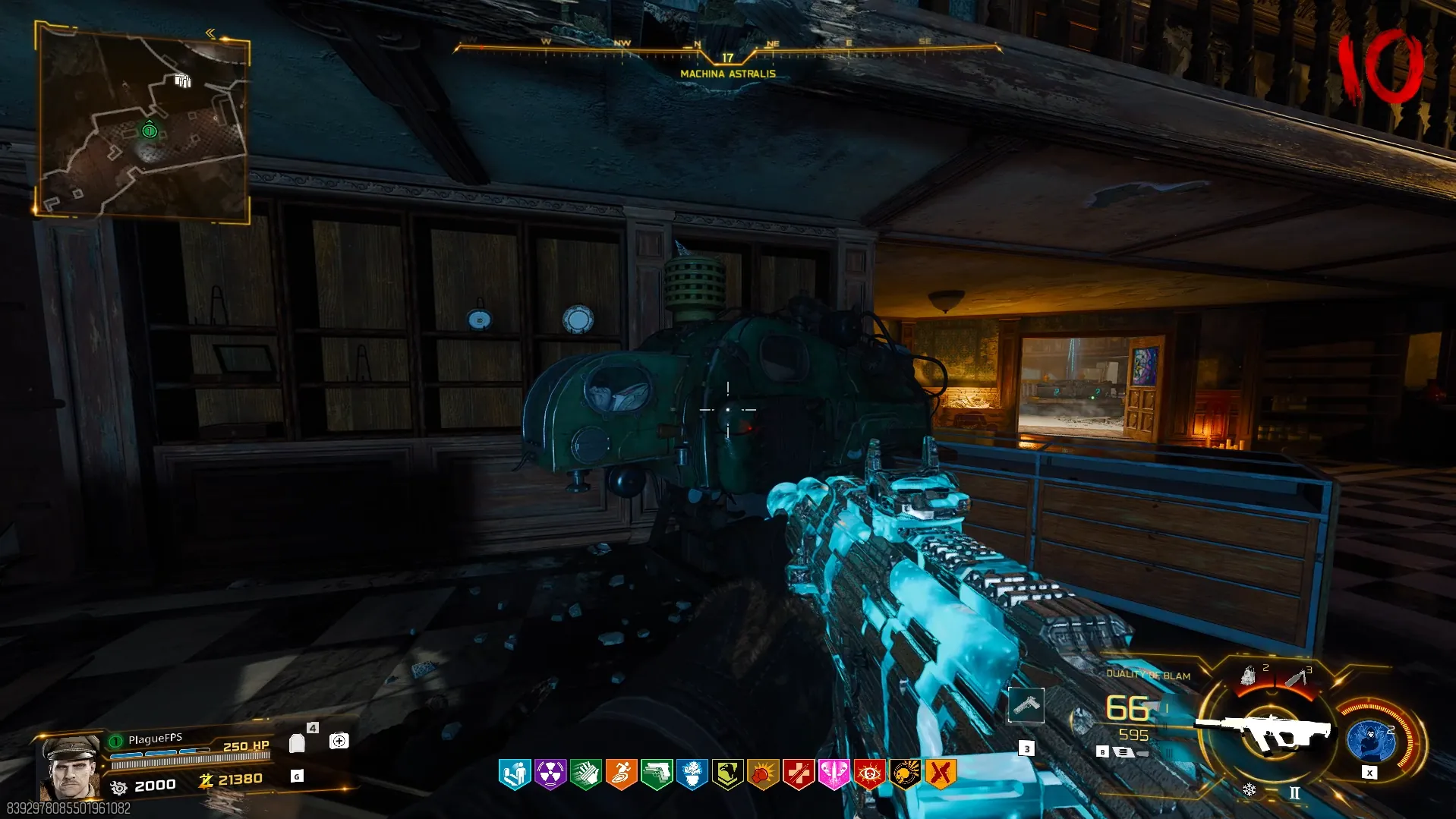Collapse the minimap using the chevron arrow
Screen dimensions: 1456x819
point(210,33)
